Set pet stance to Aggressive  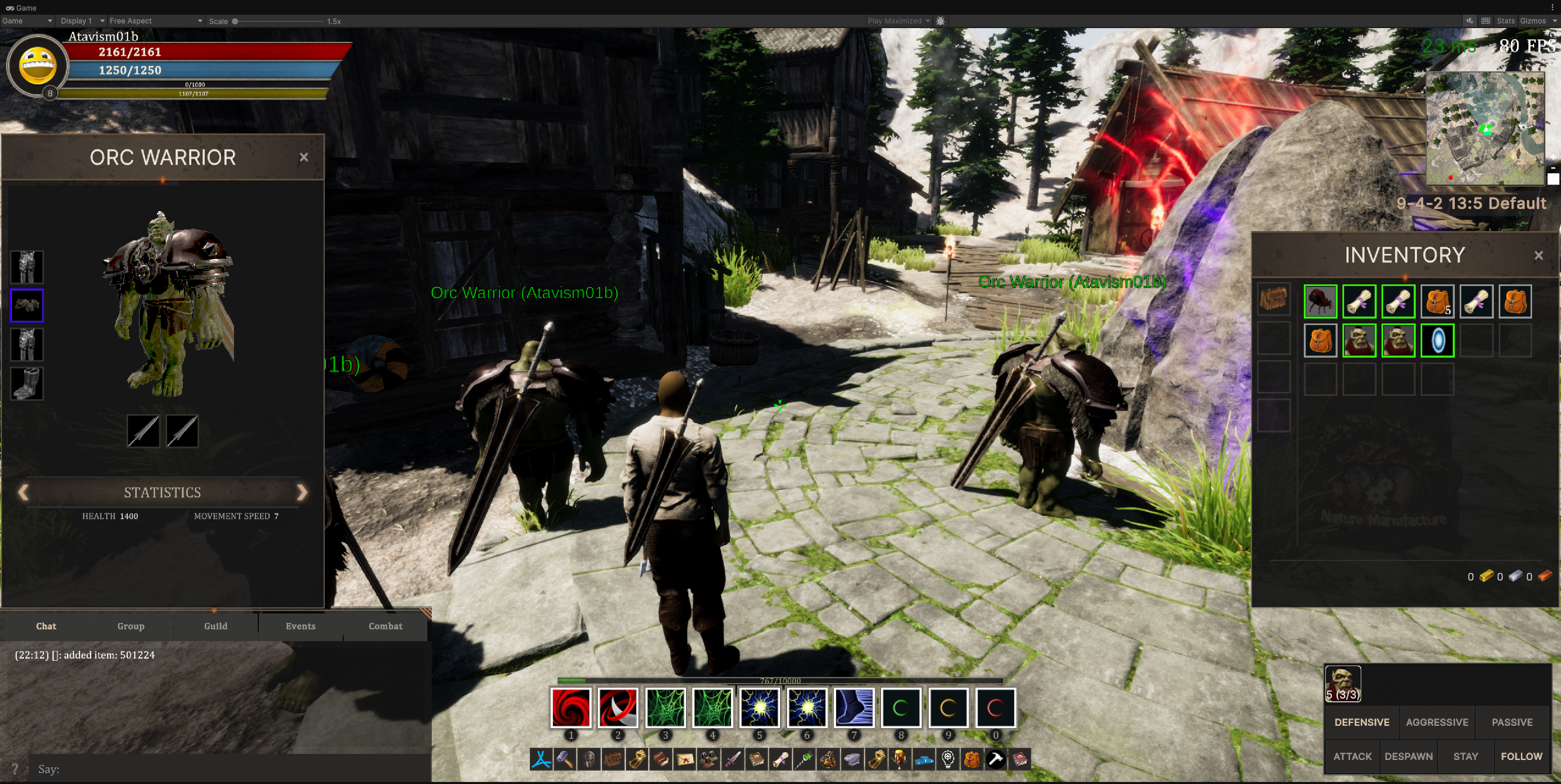coord(1437,722)
